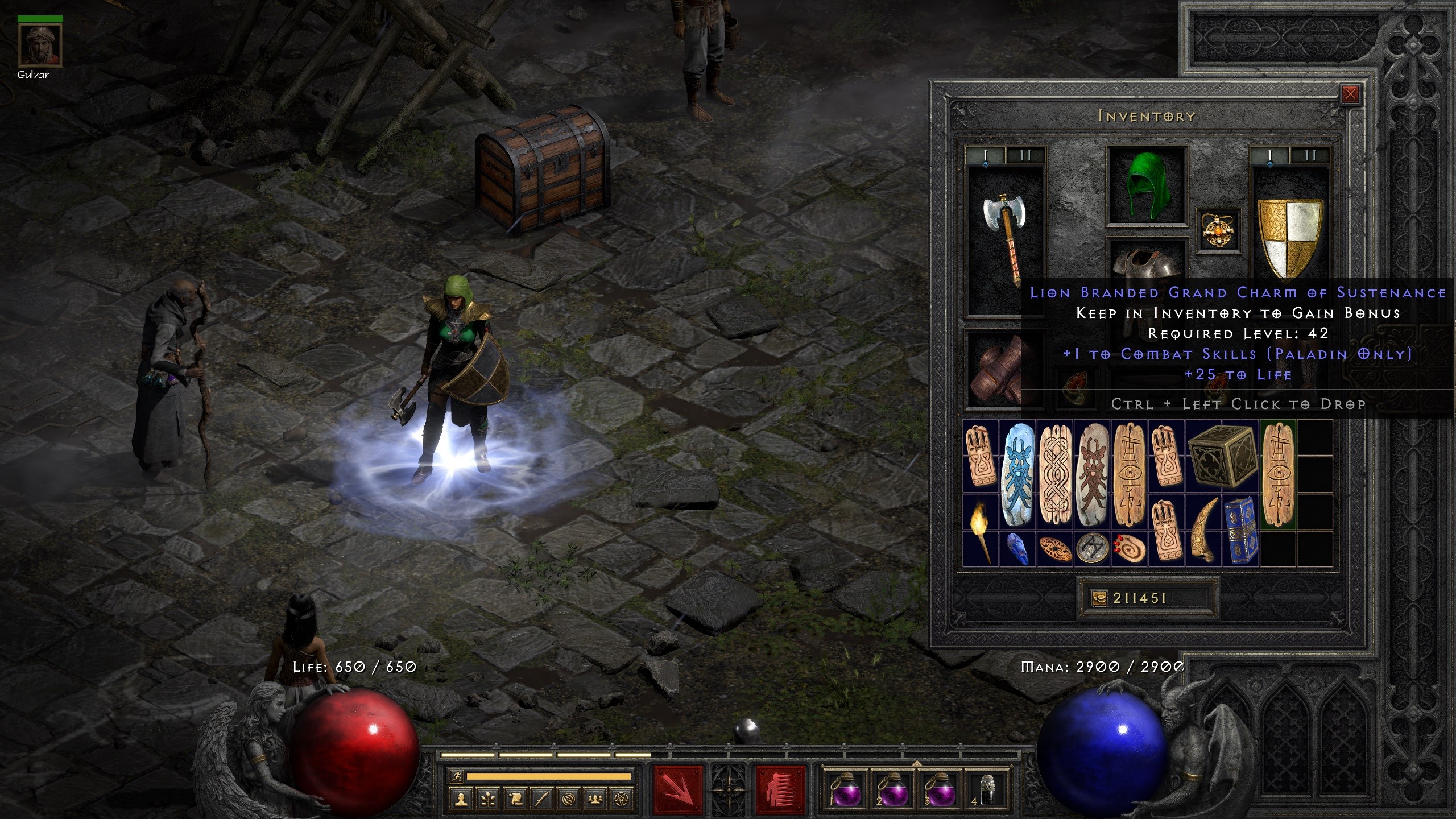
Task: Select the blue Tome in inventory
Action: (1240, 530)
